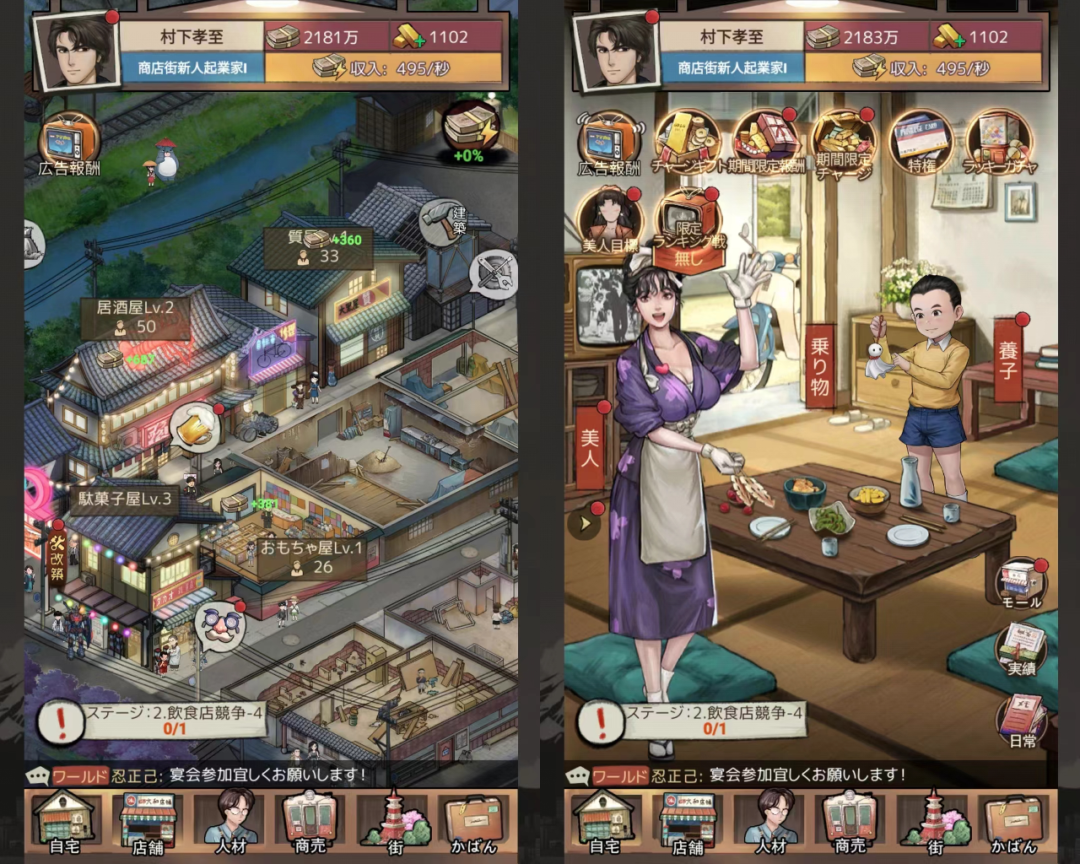Select the 駄菓子屋Lv.3 shop label
The width and height of the screenshot is (1080, 864).
pyautogui.click(x=125, y=498)
